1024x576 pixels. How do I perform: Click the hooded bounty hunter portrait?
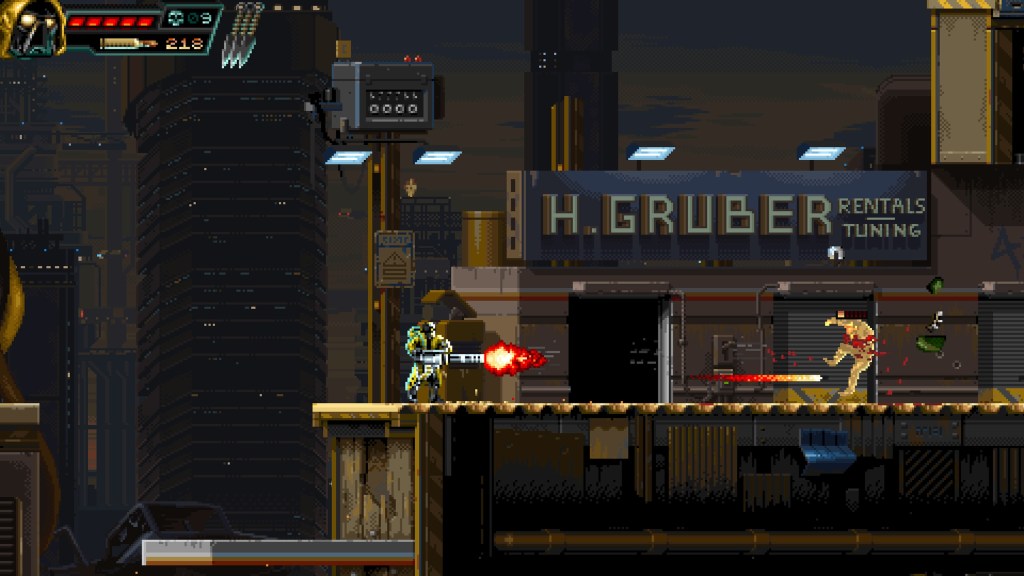click(32, 28)
